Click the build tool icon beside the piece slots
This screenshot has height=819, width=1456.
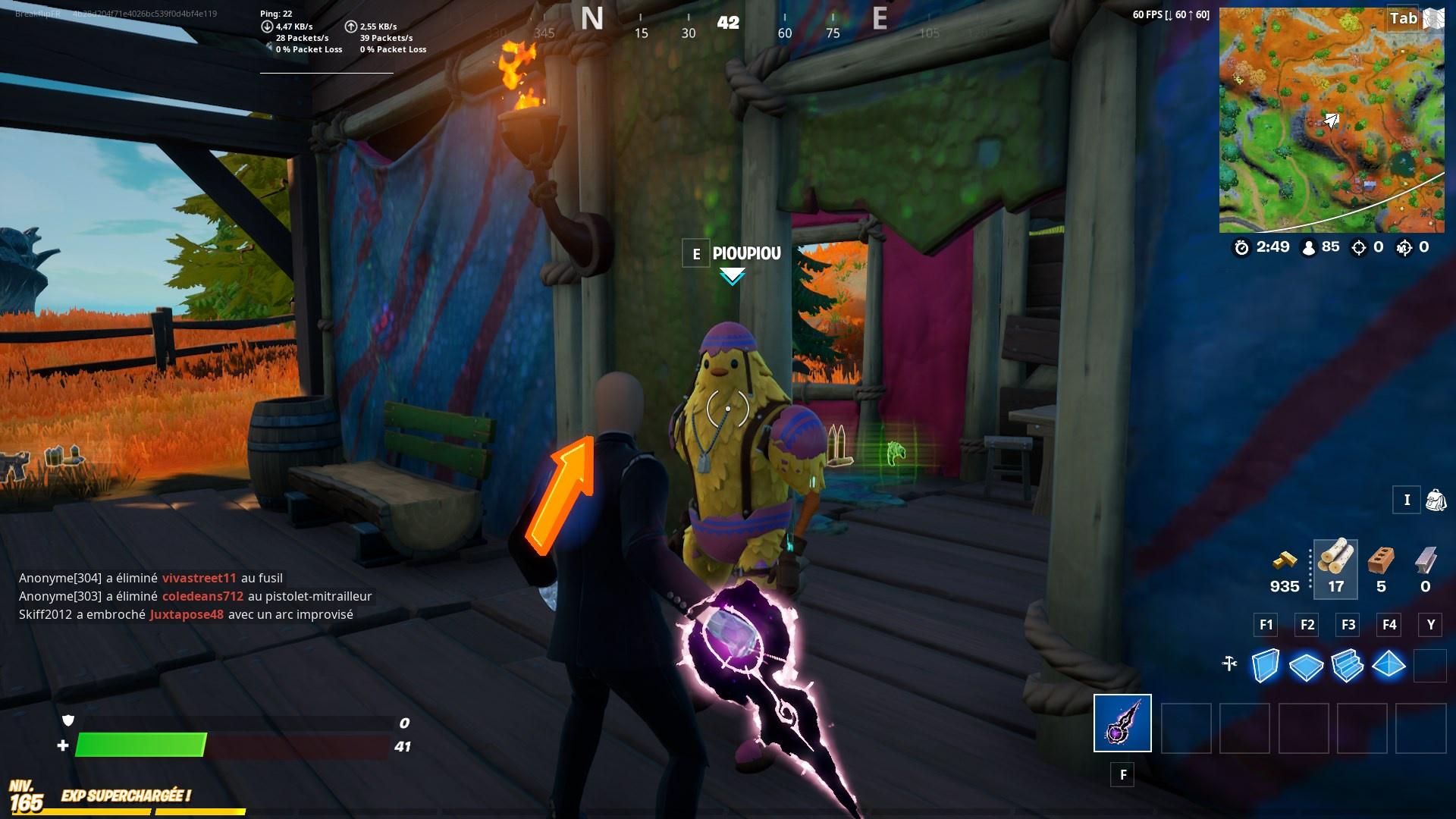tap(1229, 664)
